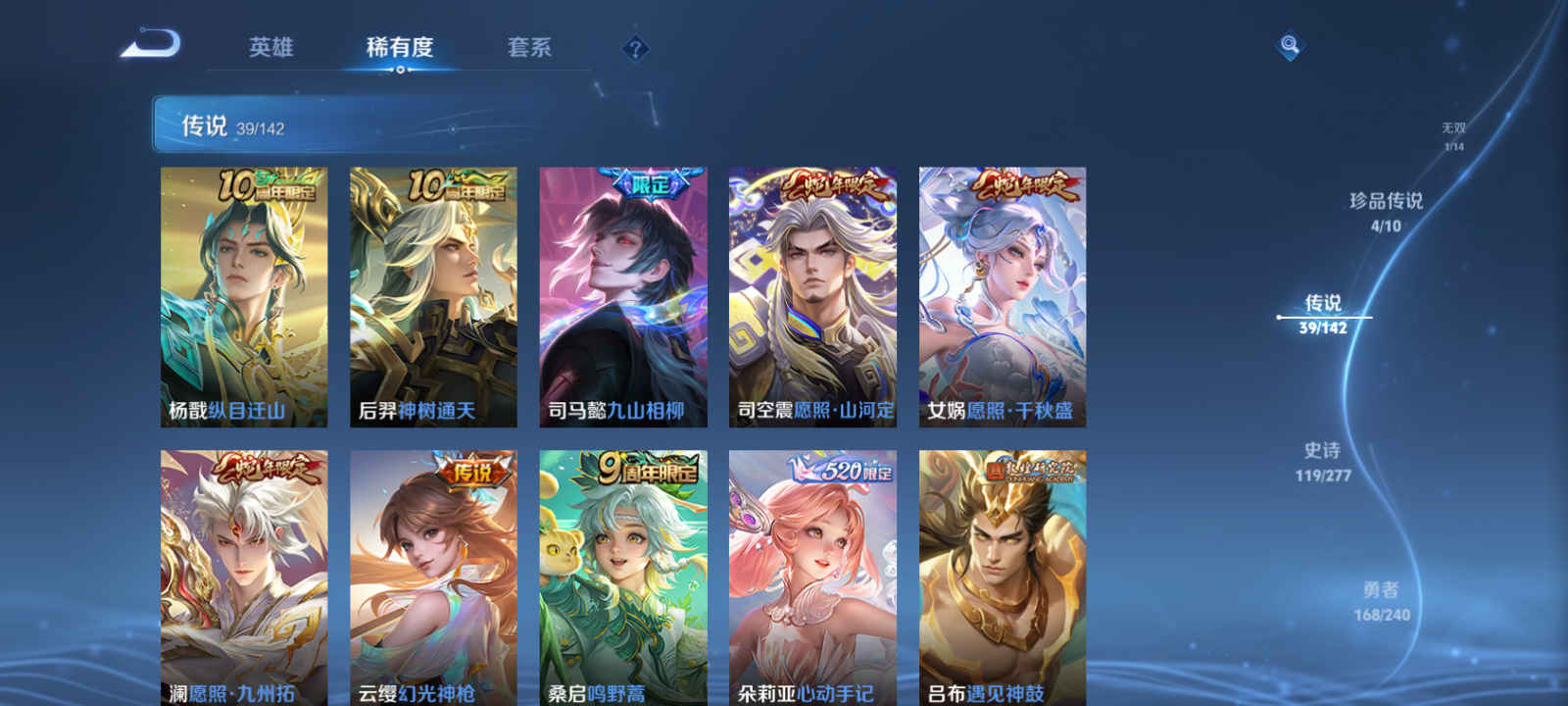This screenshot has width=1568, height=706.
Task: Open search with the magnifier icon
Action: 1289,43
